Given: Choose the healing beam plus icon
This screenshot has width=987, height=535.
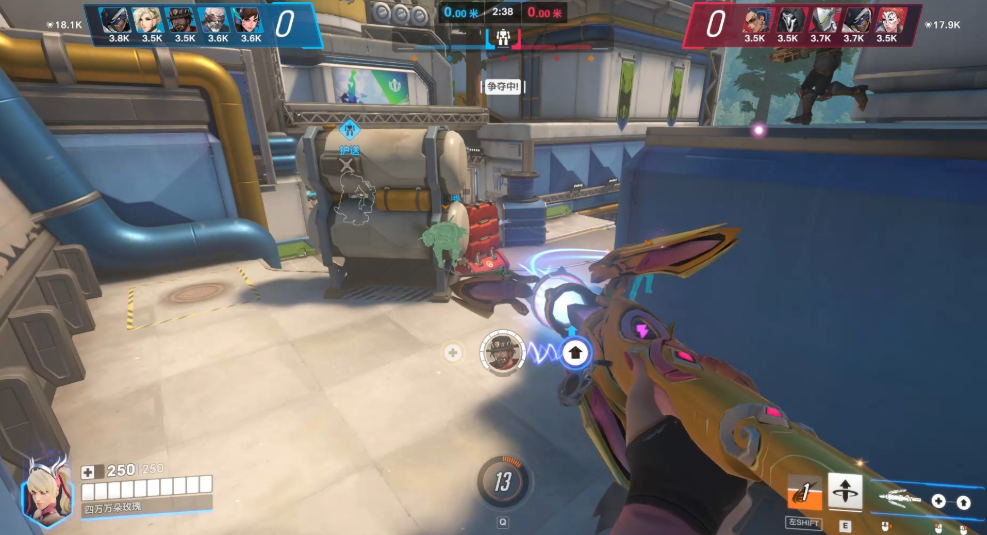Looking at the screenshot, I should (x=939, y=502).
